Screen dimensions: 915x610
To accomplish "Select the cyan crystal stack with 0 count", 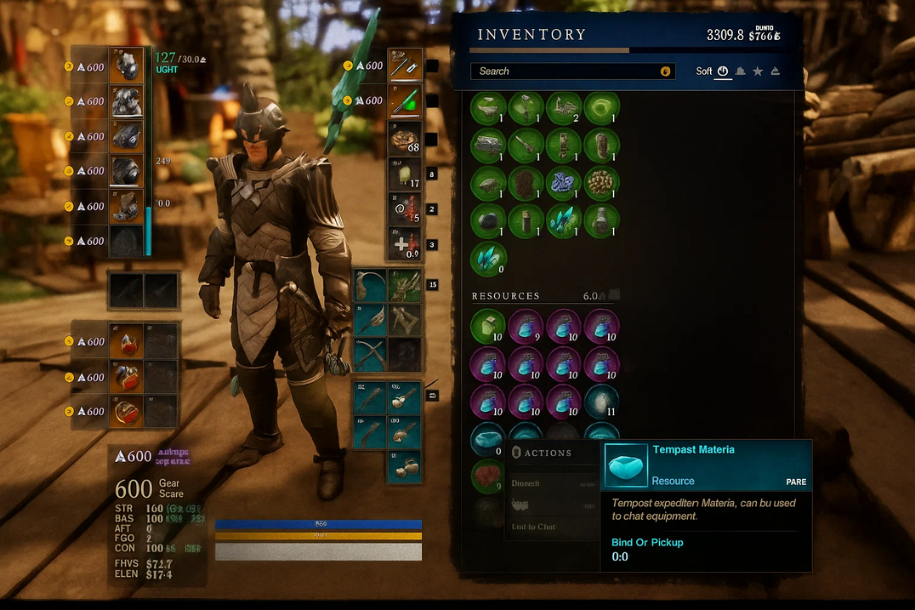I will [488, 258].
